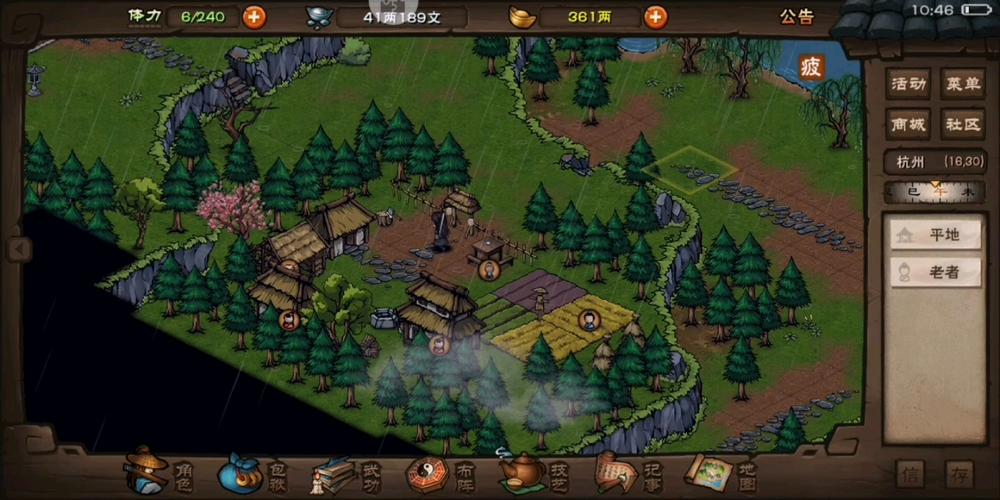Expand the left edge arrow tab
The image size is (1000, 500).
click(x=14, y=248)
